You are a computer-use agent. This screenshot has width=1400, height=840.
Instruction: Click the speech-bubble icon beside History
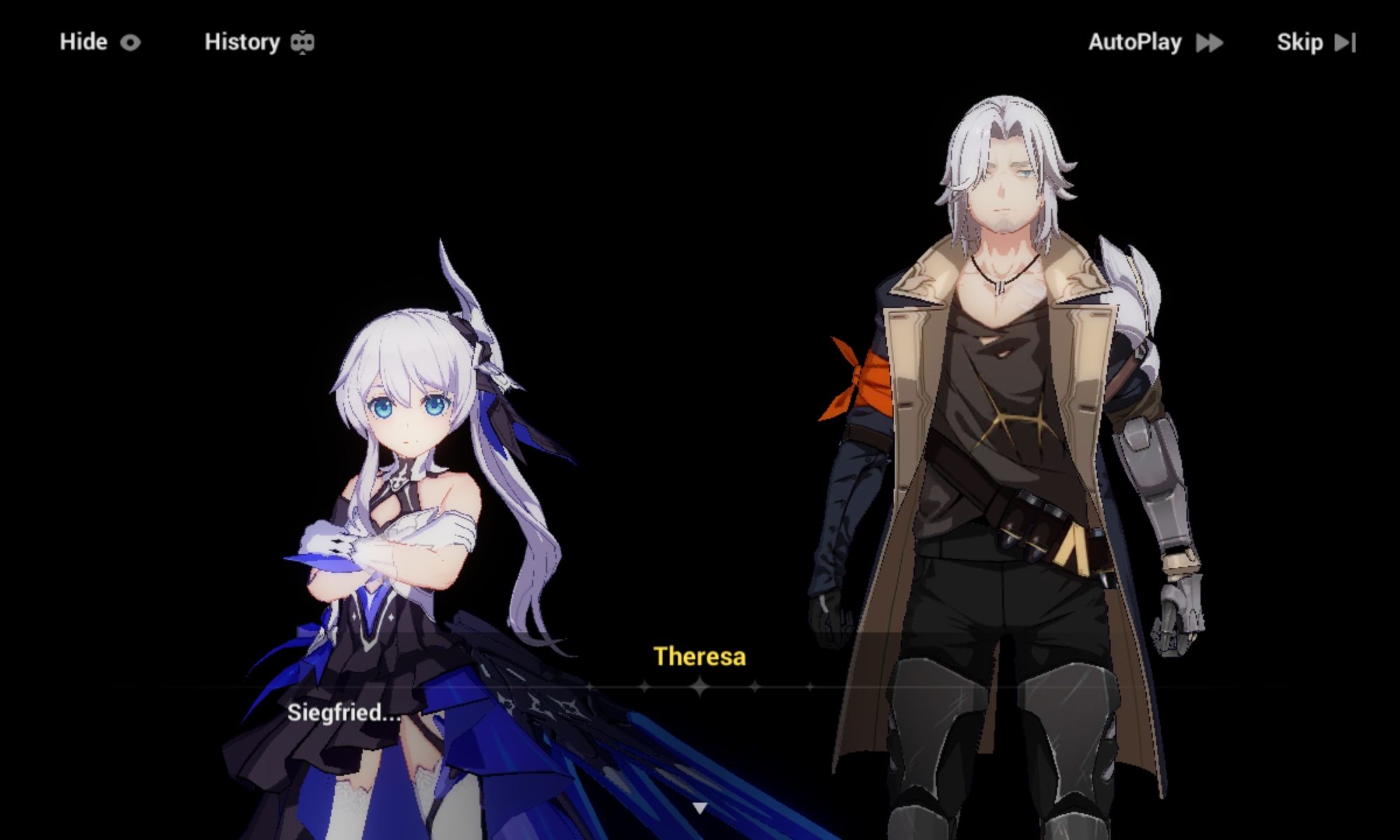click(x=302, y=42)
